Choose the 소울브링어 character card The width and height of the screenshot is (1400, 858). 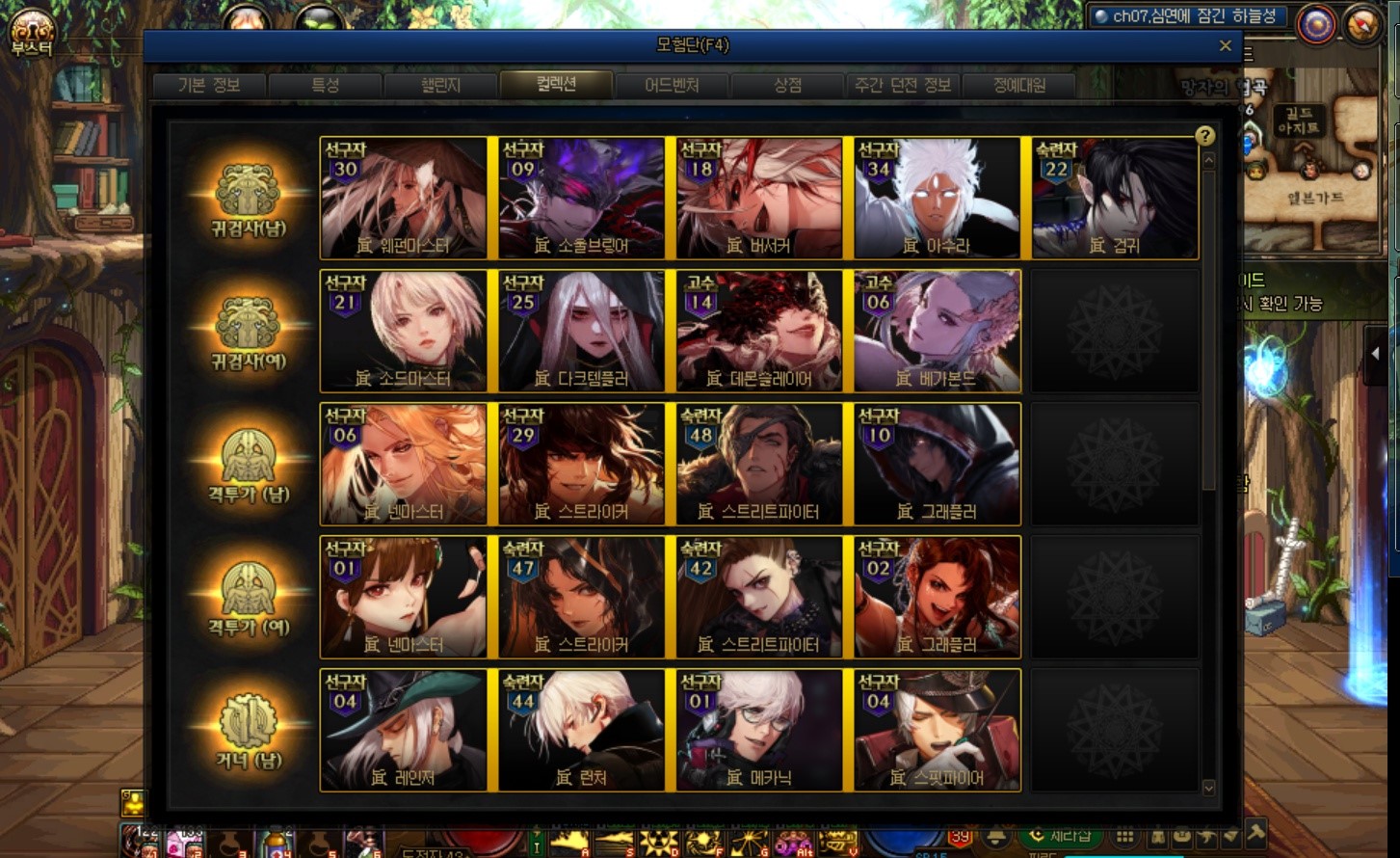[582, 199]
